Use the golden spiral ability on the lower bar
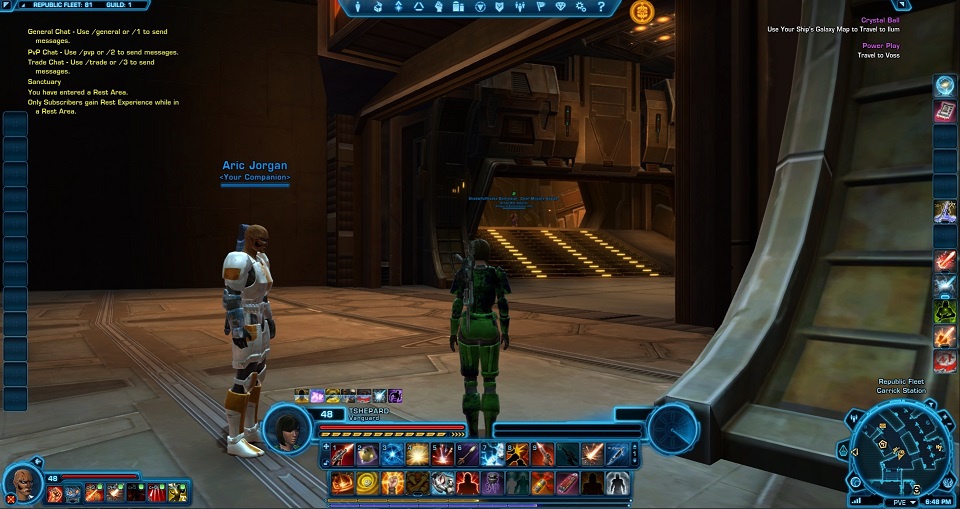960x509 pixels. (368, 485)
